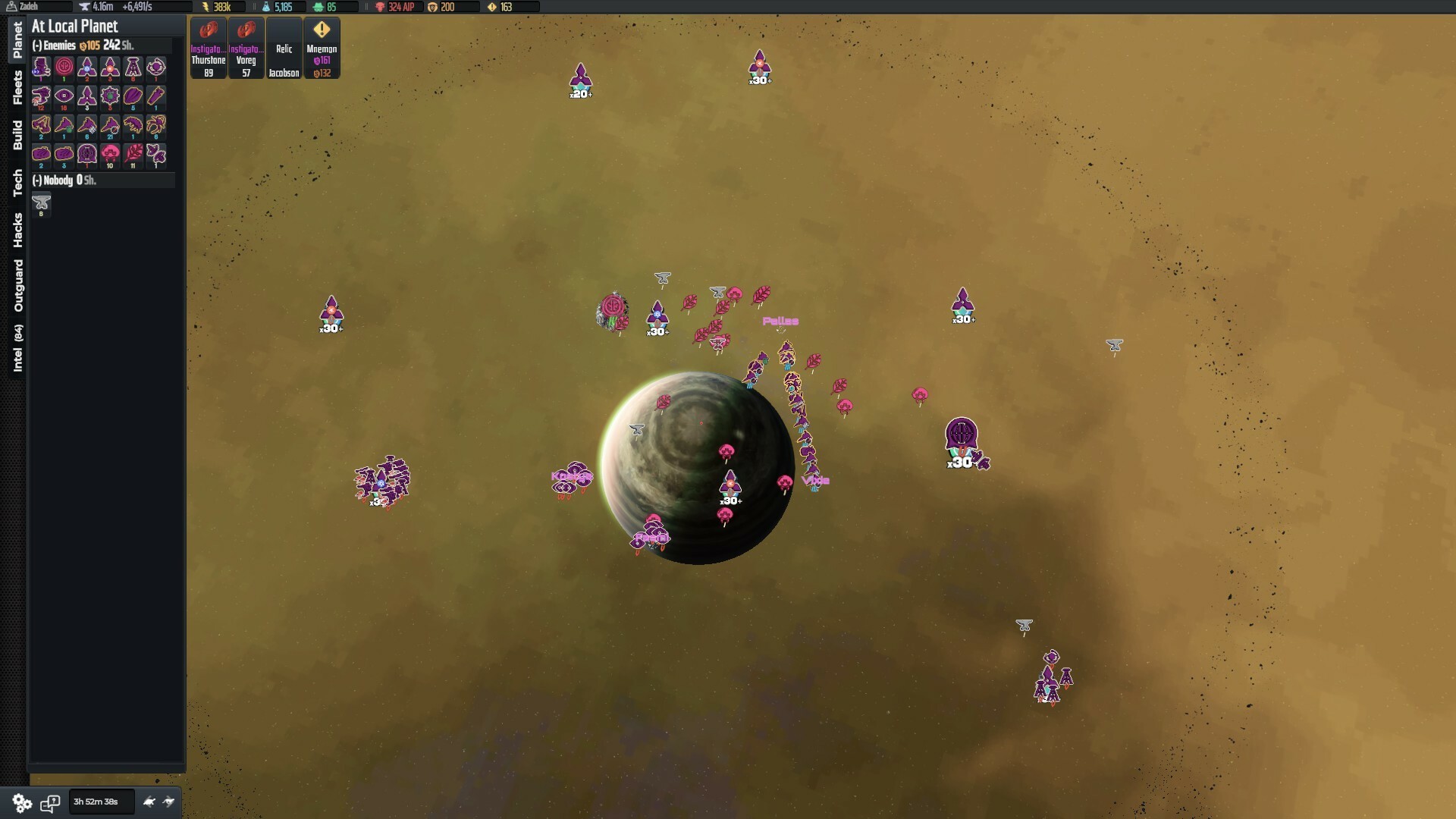Collapse the Nobody section with the (-) control

pos(36,180)
